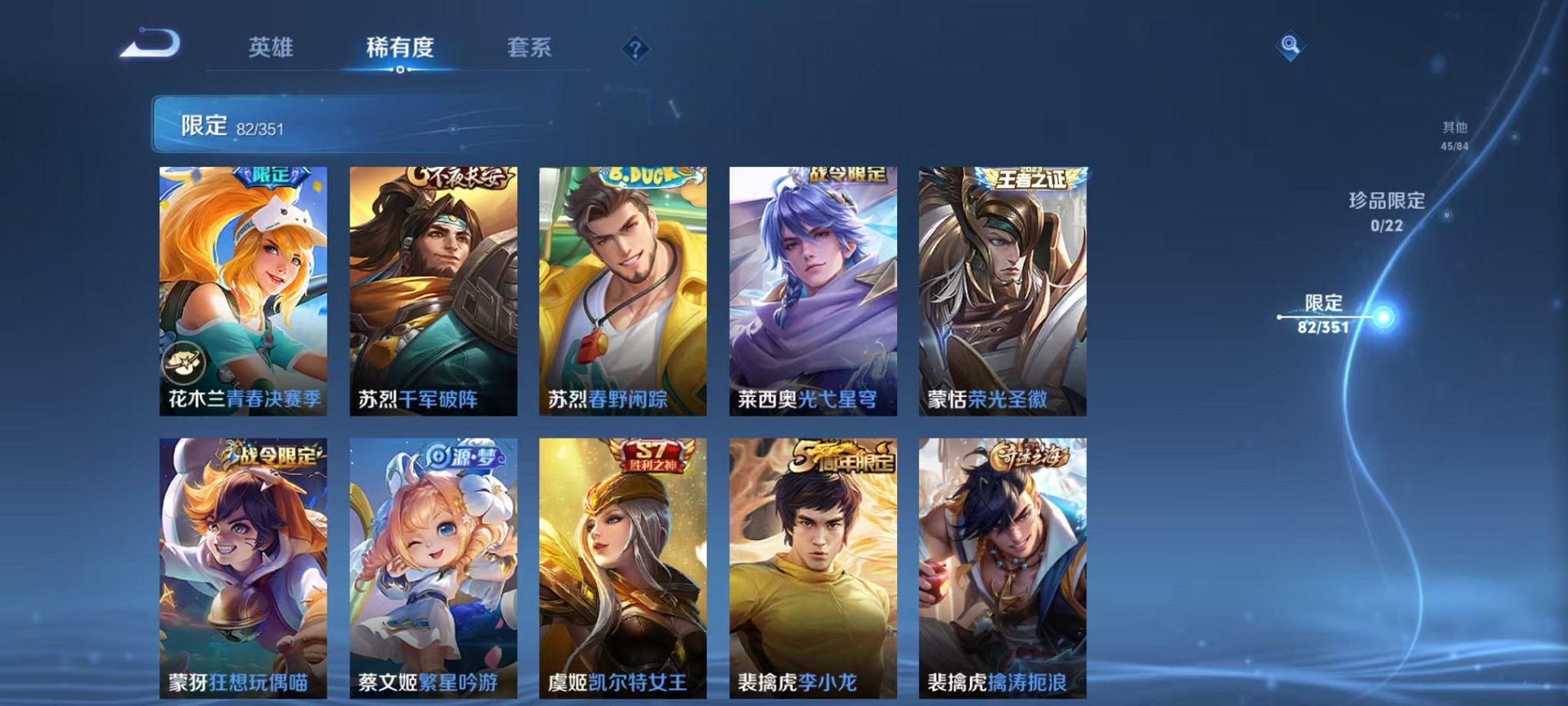This screenshot has width=1568, height=706.
Task: Click the B.Duck banner on 春野闲踪 card
Action: coord(646,175)
